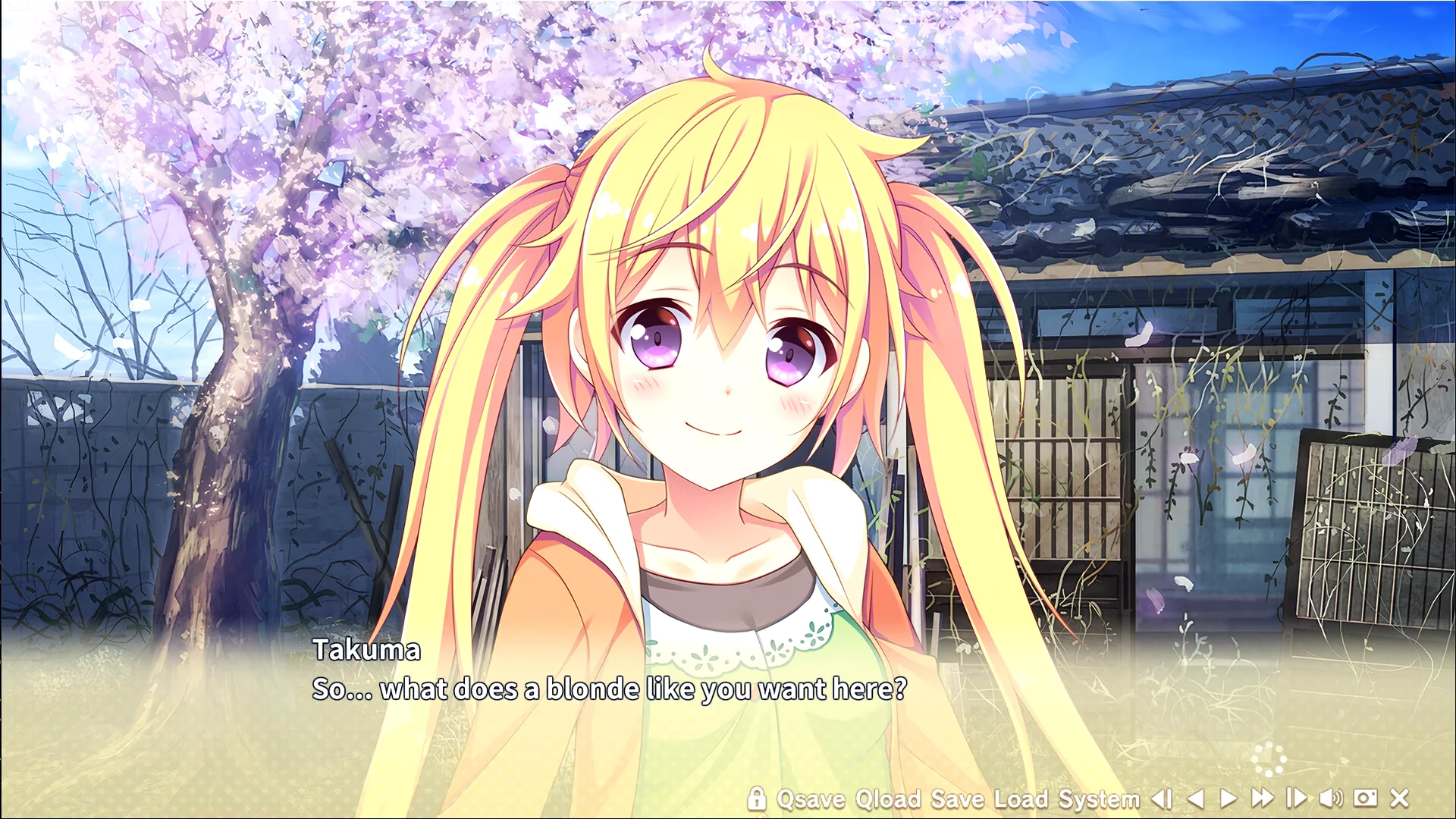
Task: Click the camera screenshot icon
Action: pyautogui.click(x=1365, y=799)
